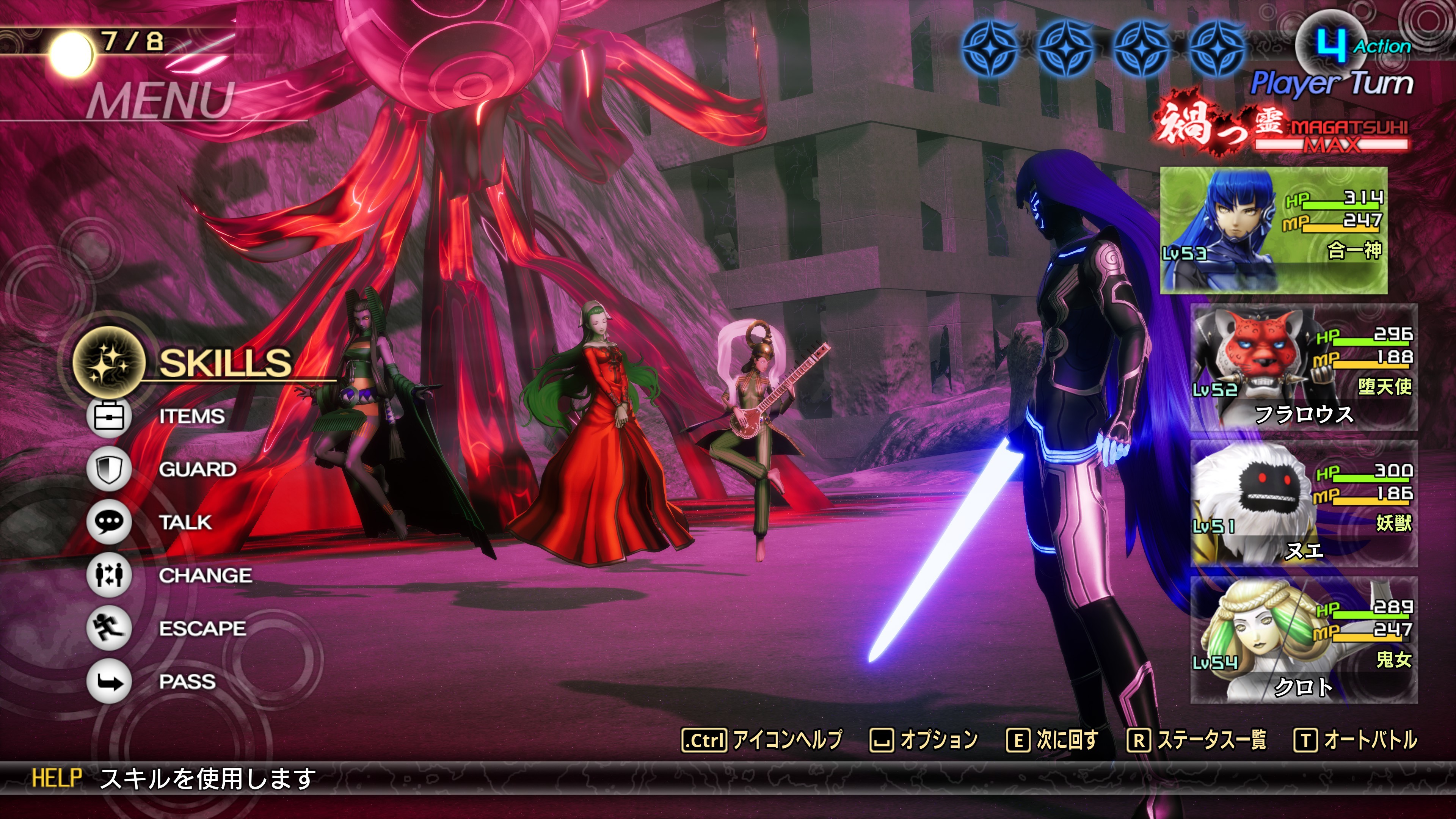Choose the ヌエ party member panel

tap(1304, 504)
